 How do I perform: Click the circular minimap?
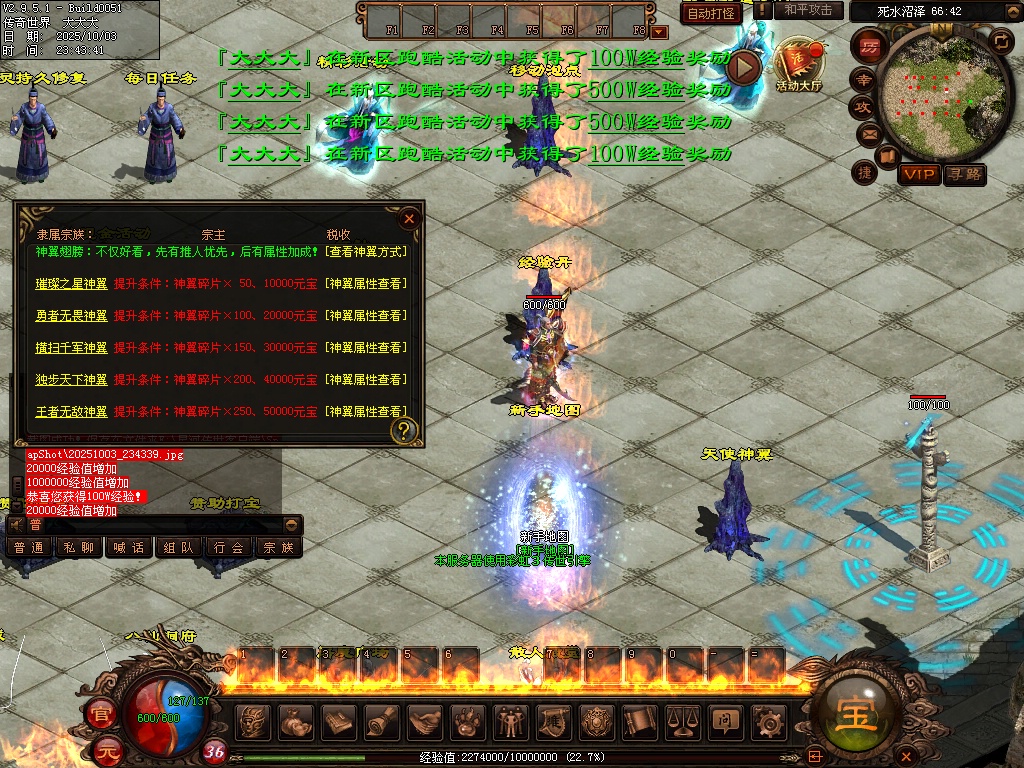930,93
